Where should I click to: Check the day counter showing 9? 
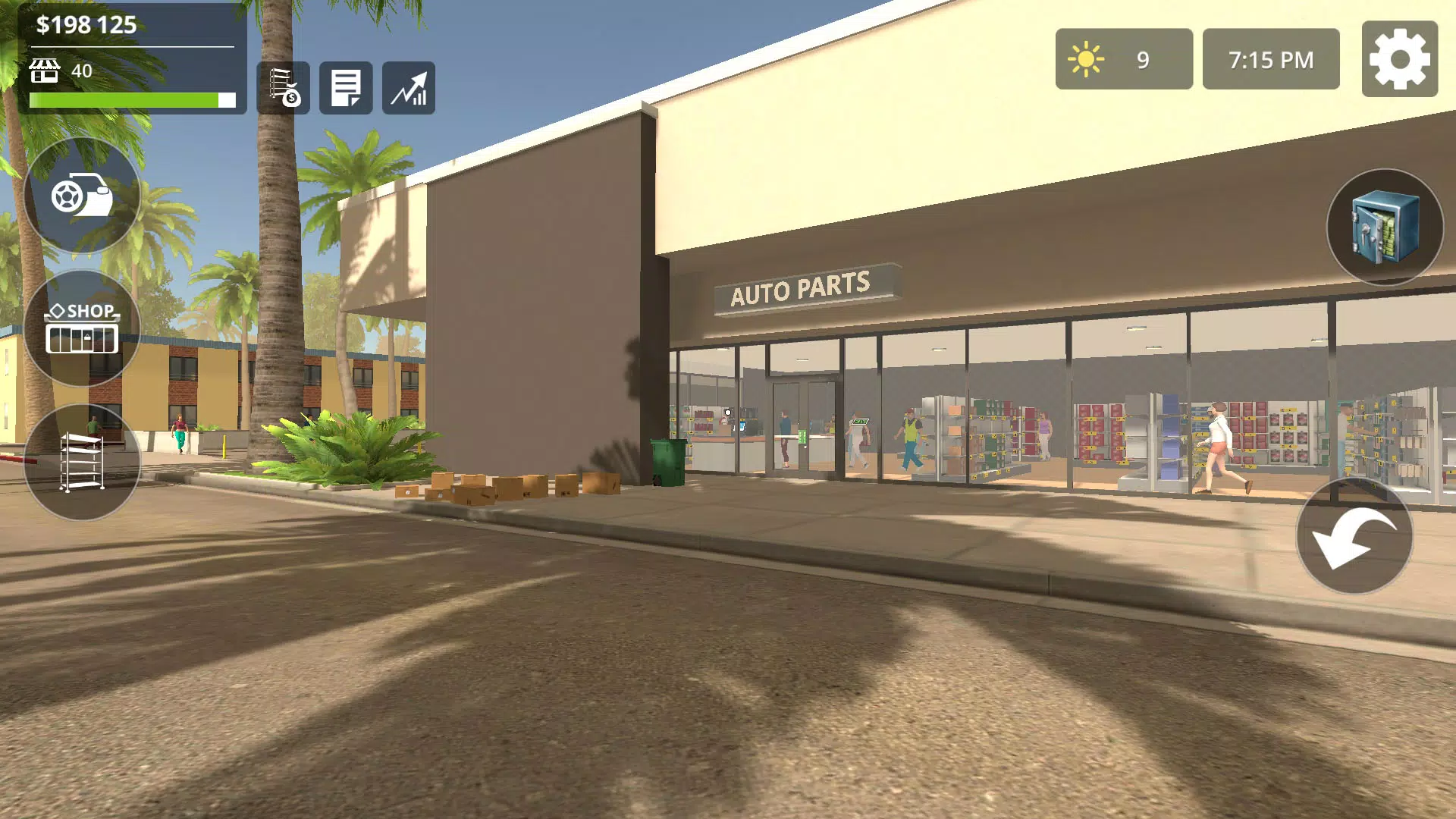[x=1123, y=58]
